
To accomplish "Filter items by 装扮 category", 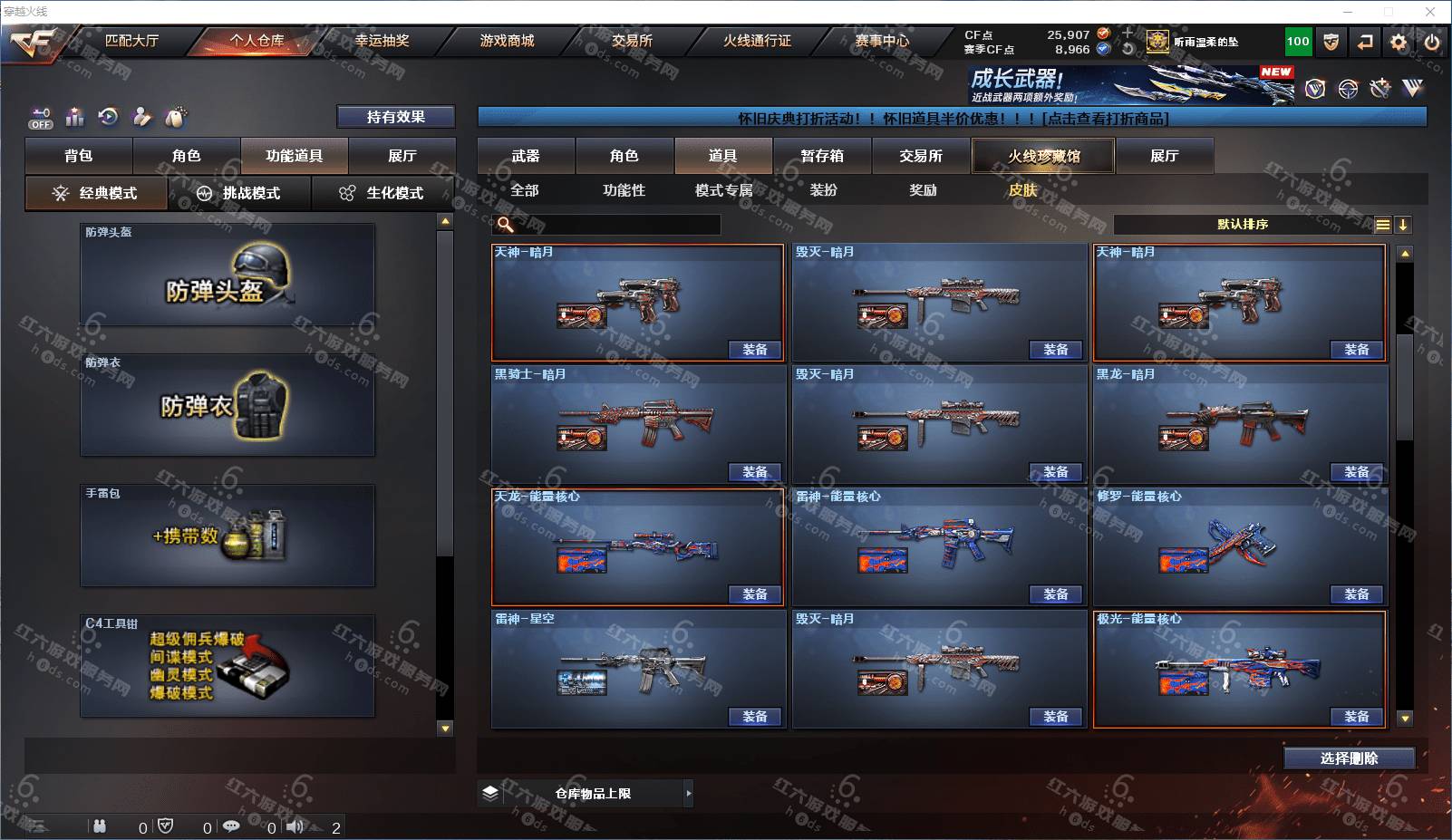I will point(824,190).
